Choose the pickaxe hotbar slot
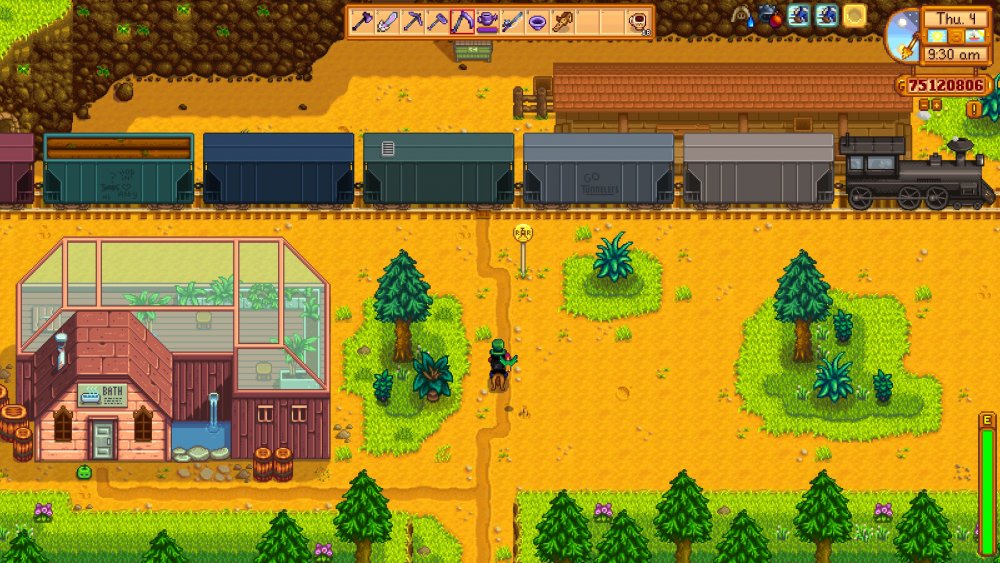 pyautogui.click(x=411, y=21)
